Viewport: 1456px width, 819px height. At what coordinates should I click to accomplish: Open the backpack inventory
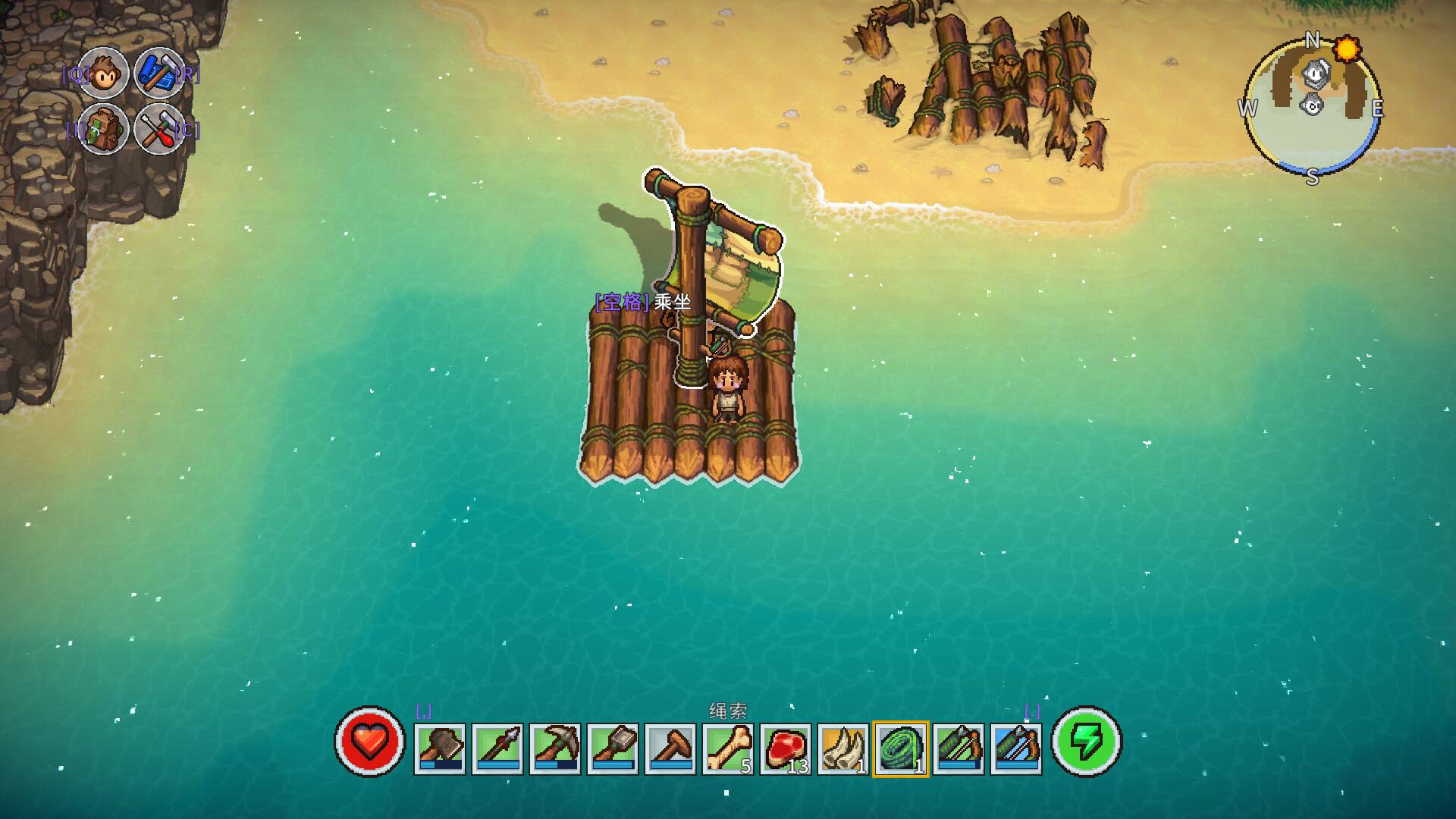pyautogui.click(x=104, y=129)
